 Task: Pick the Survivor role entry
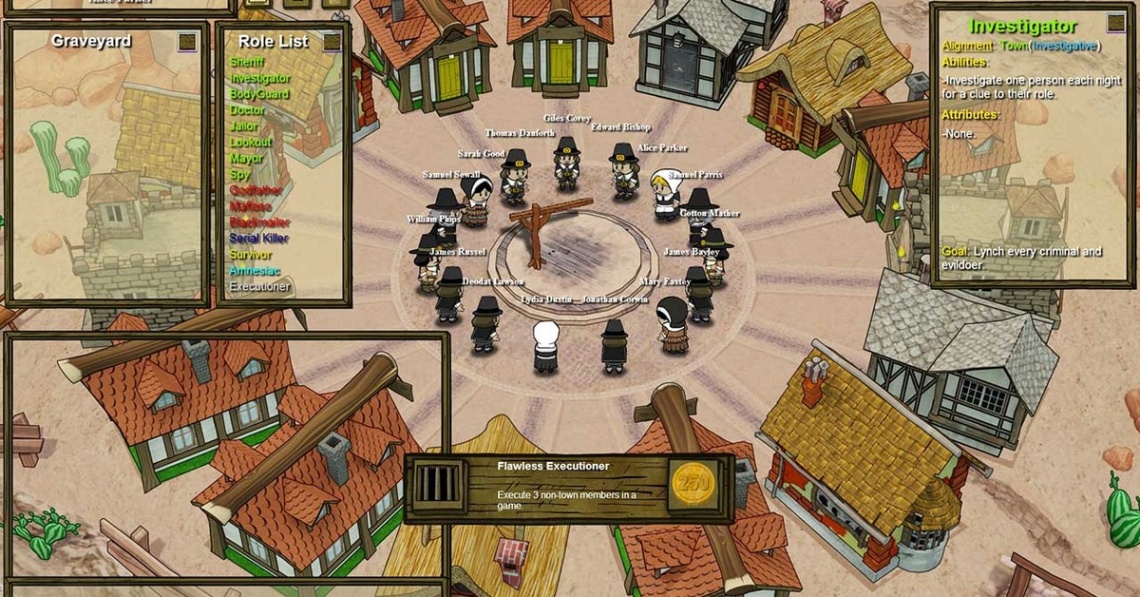pos(251,254)
